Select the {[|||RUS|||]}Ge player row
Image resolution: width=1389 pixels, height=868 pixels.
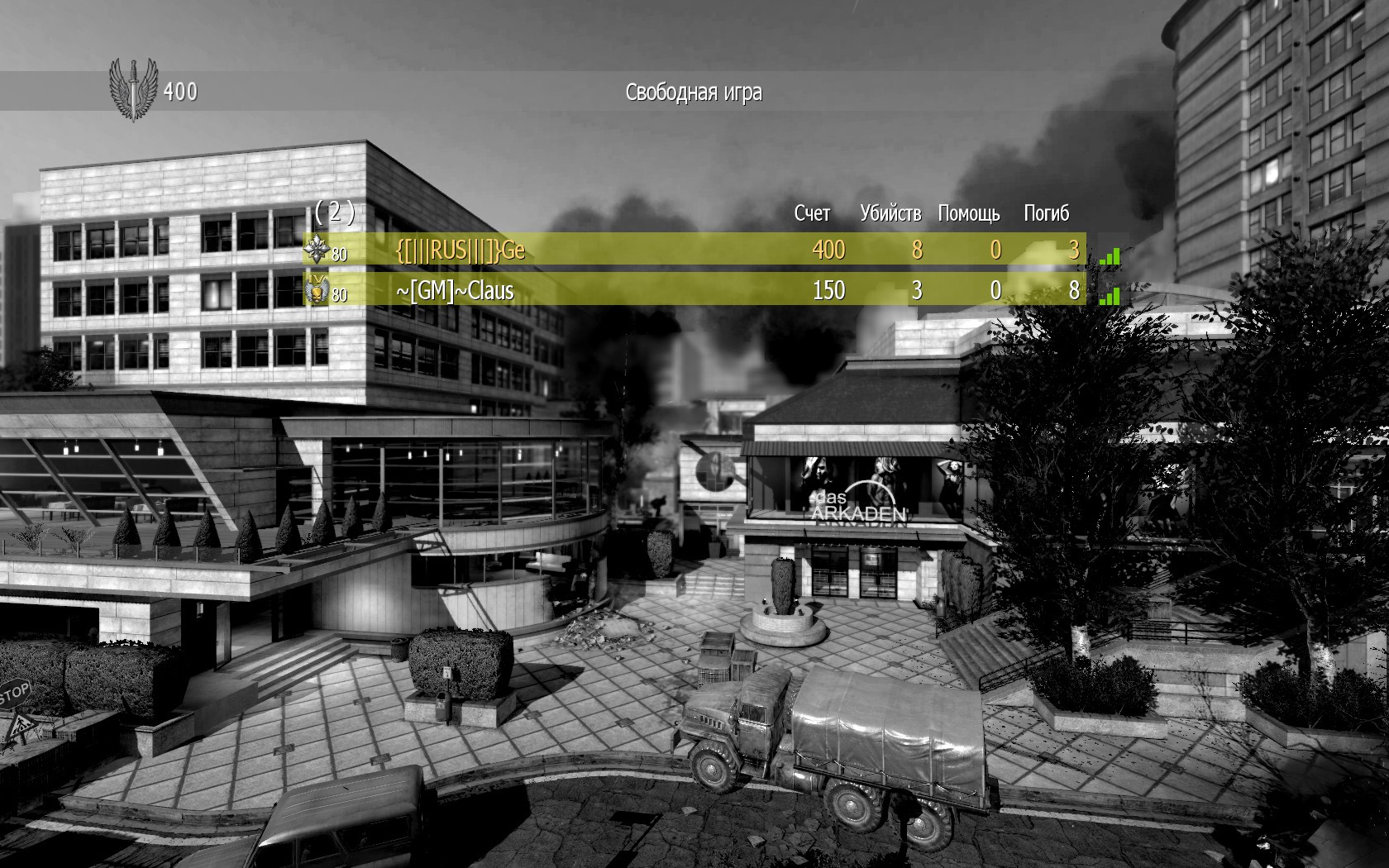(694, 249)
